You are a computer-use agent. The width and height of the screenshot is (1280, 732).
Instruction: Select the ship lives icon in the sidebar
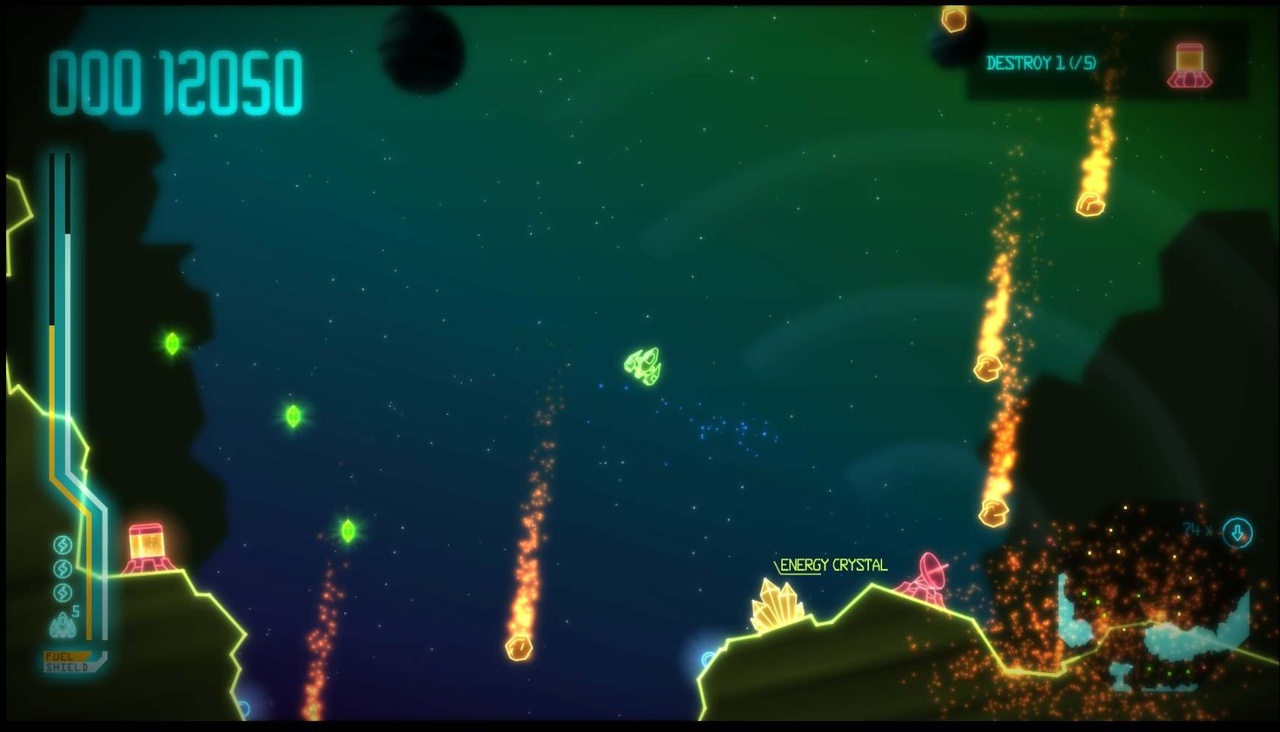click(x=62, y=622)
